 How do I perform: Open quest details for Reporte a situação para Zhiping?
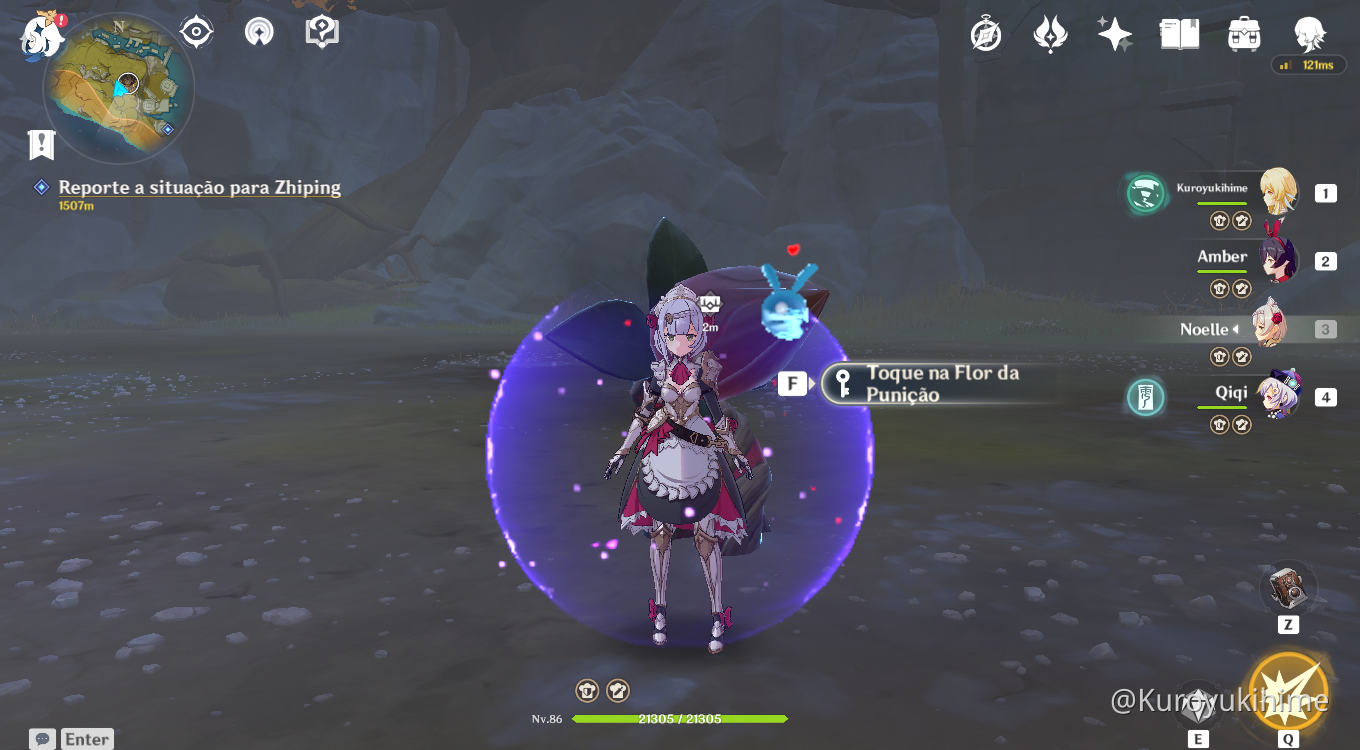point(198,187)
